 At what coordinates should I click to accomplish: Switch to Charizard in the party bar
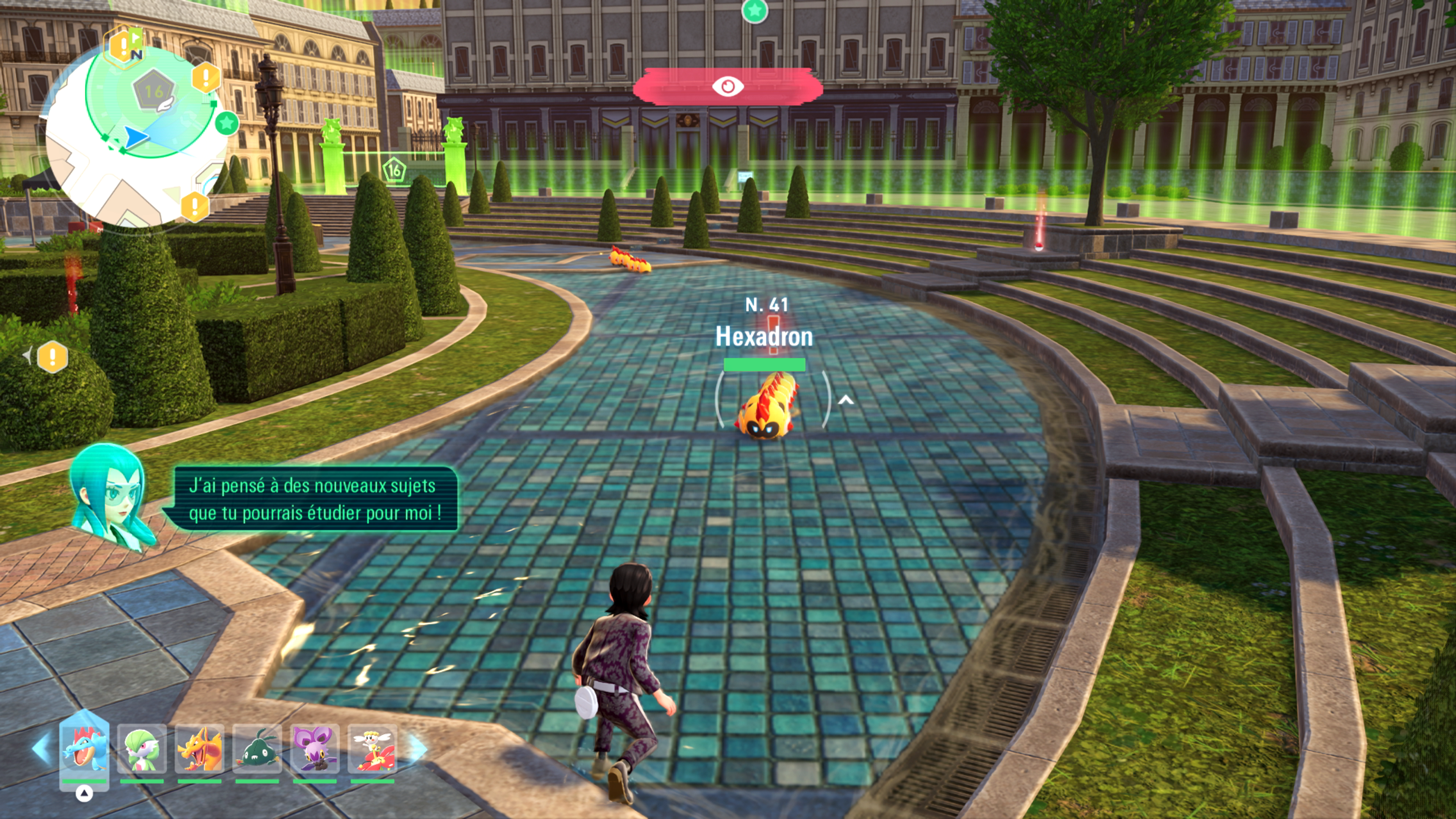(x=199, y=749)
